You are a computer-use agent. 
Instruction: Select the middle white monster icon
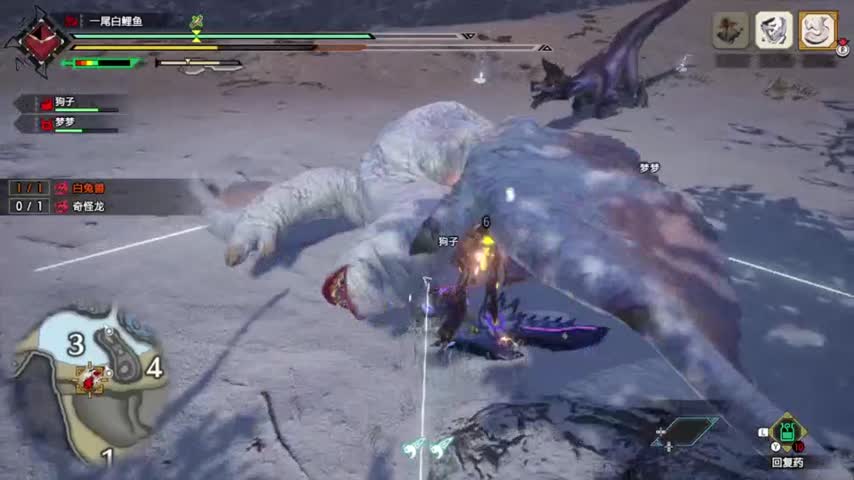773,30
